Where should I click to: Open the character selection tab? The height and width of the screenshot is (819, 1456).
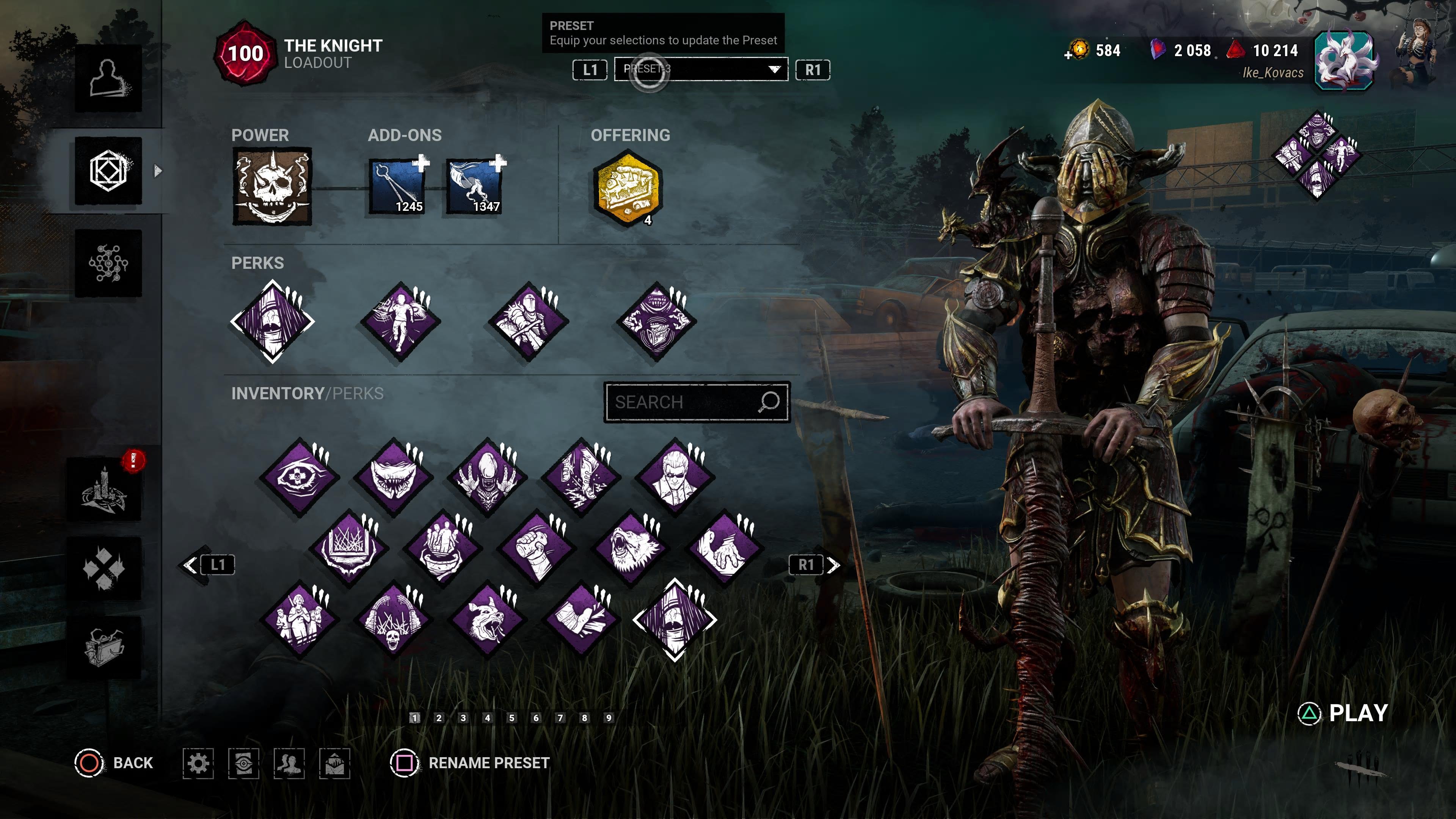tap(108, 78)
